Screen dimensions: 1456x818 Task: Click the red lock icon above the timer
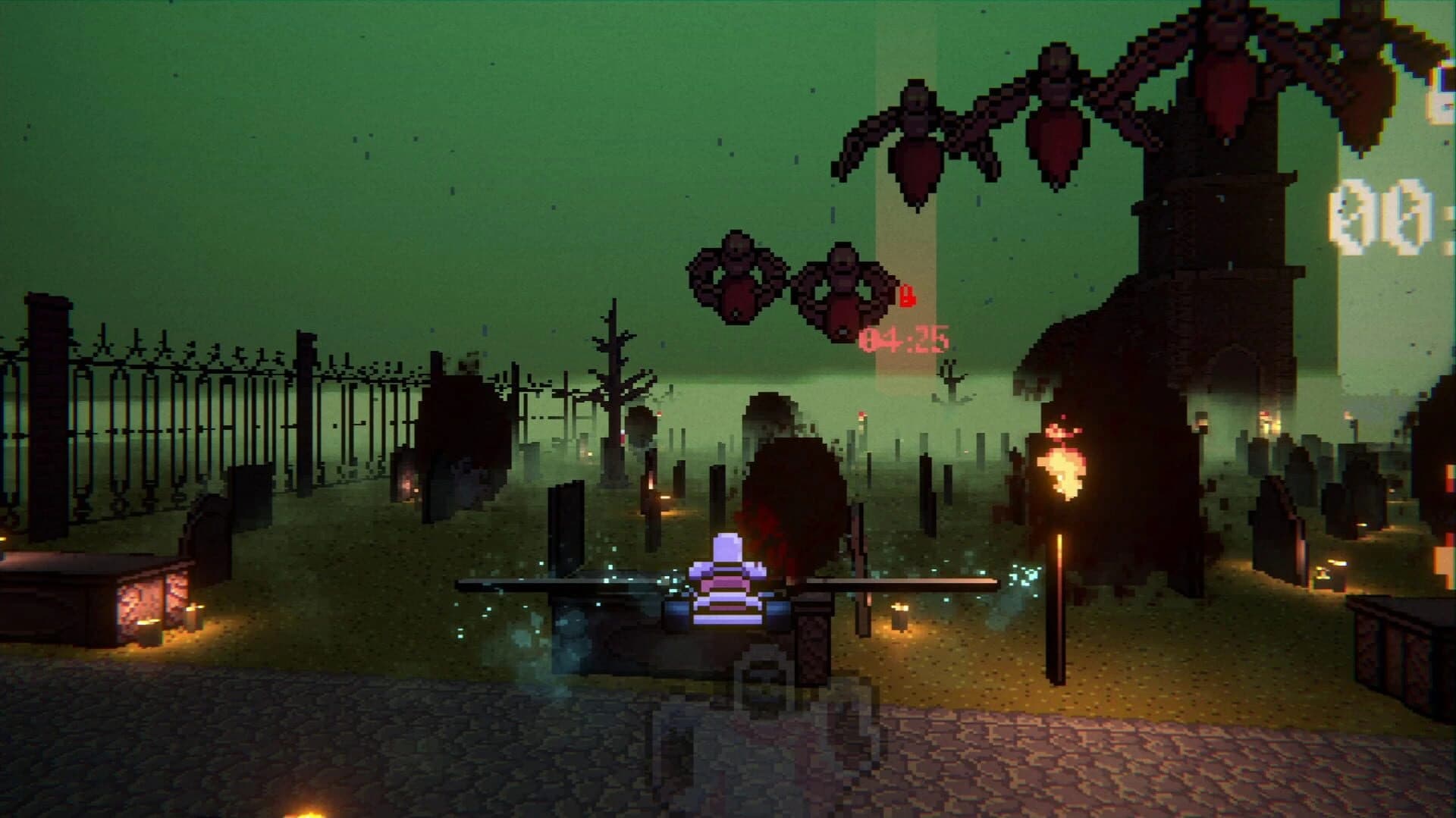(x=908, y=296)
